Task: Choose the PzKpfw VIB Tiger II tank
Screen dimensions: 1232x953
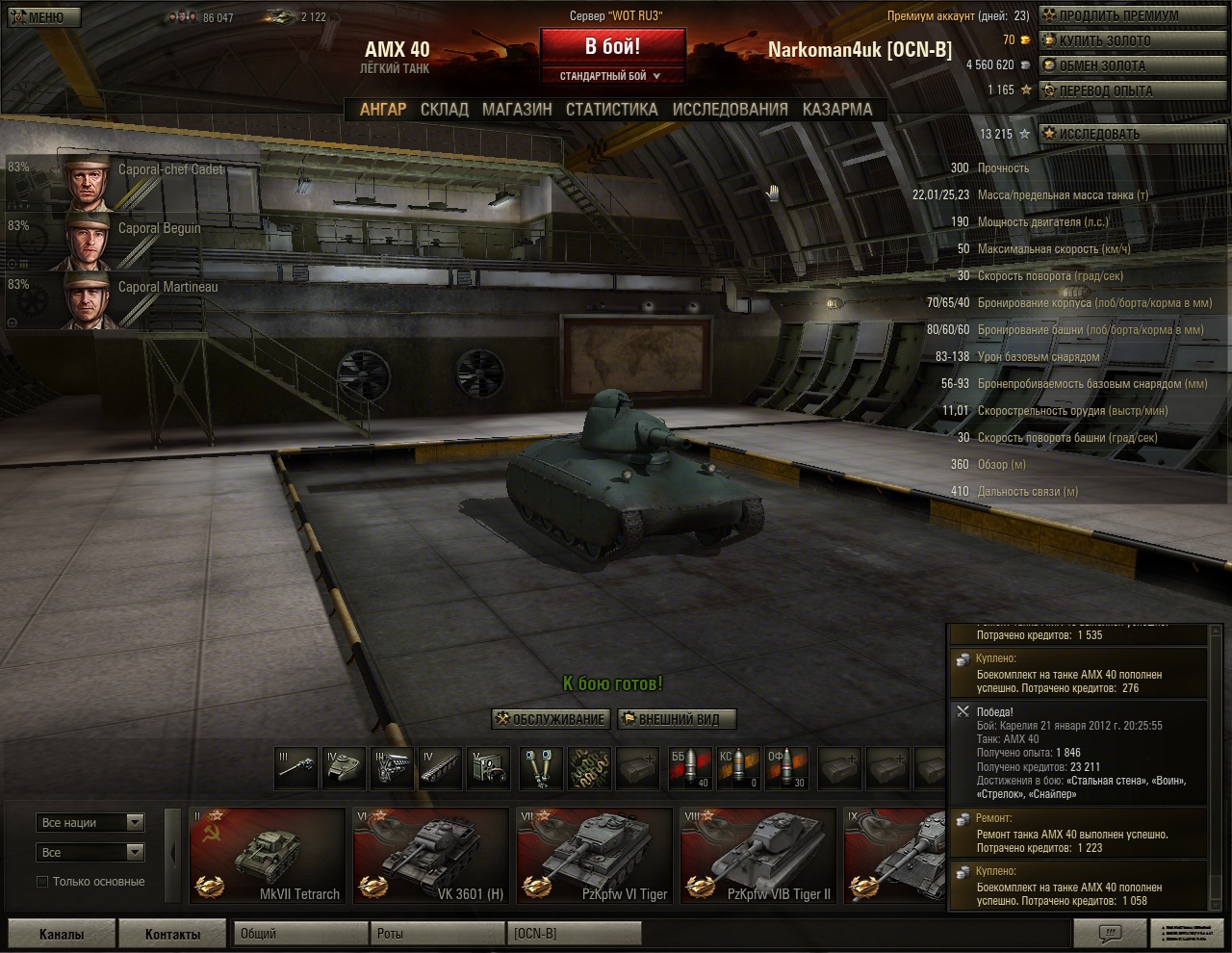Action: click(757, 855)
